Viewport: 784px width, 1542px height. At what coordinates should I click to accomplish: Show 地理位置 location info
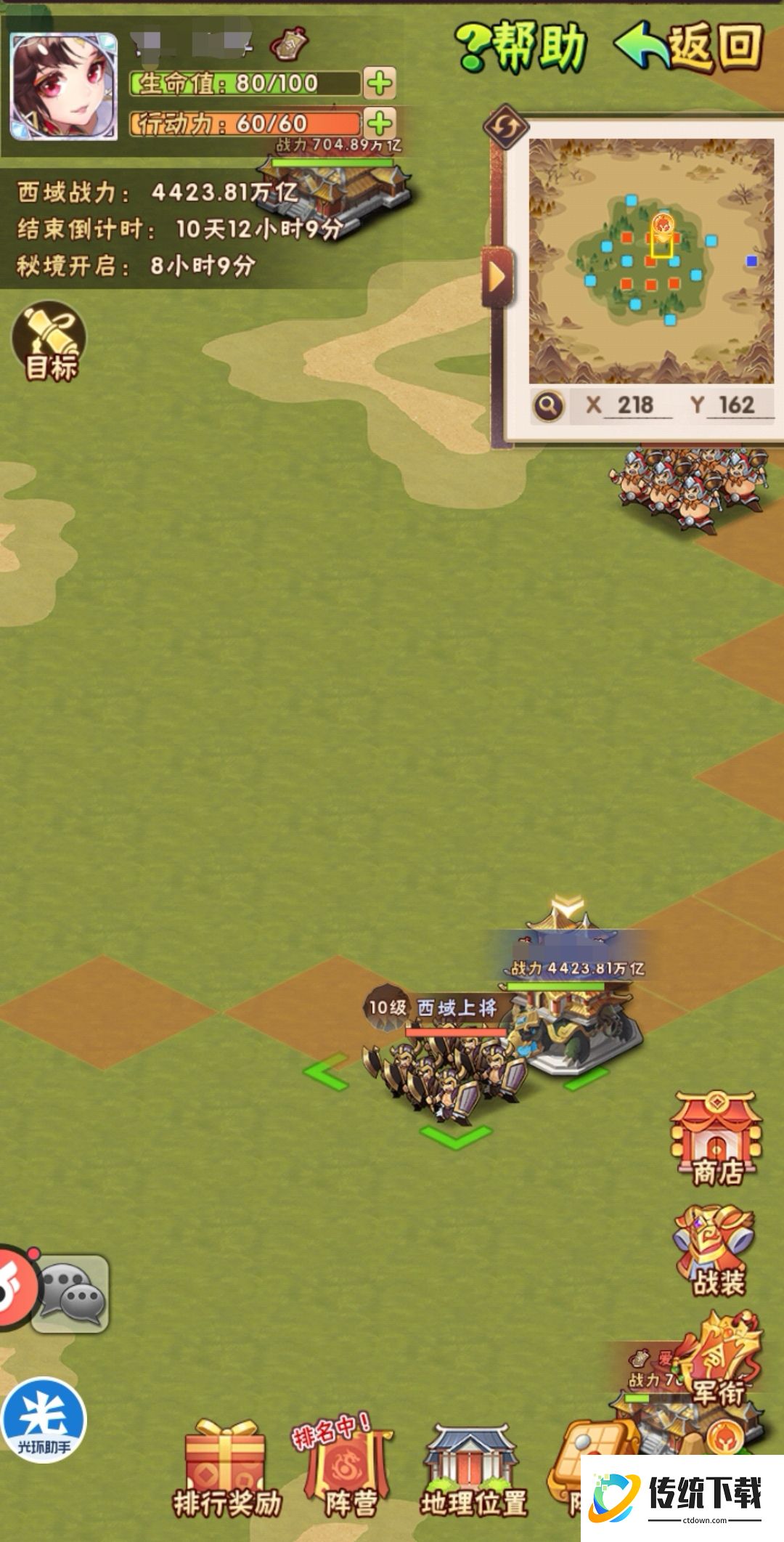[473, 1471]
